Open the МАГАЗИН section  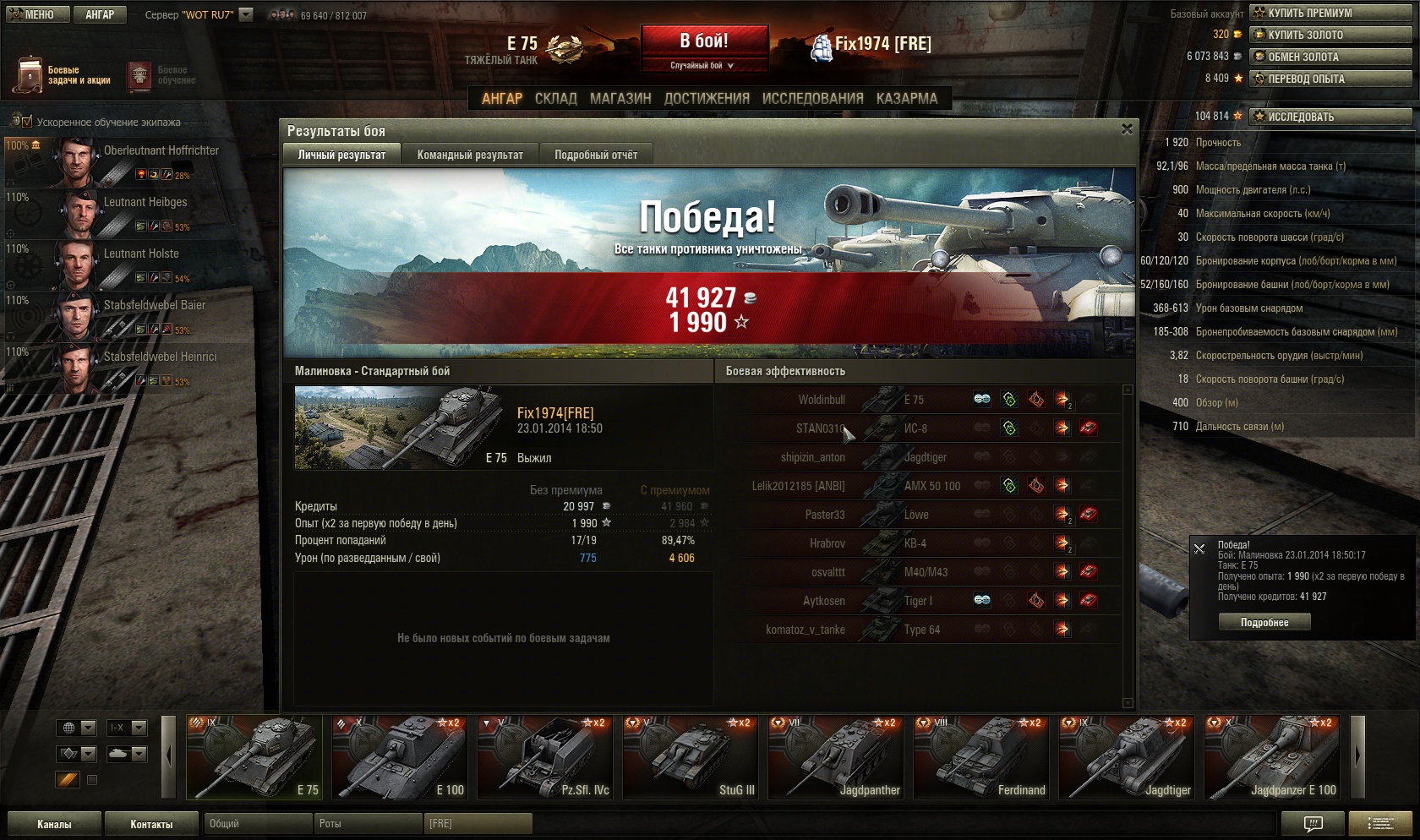620,99
